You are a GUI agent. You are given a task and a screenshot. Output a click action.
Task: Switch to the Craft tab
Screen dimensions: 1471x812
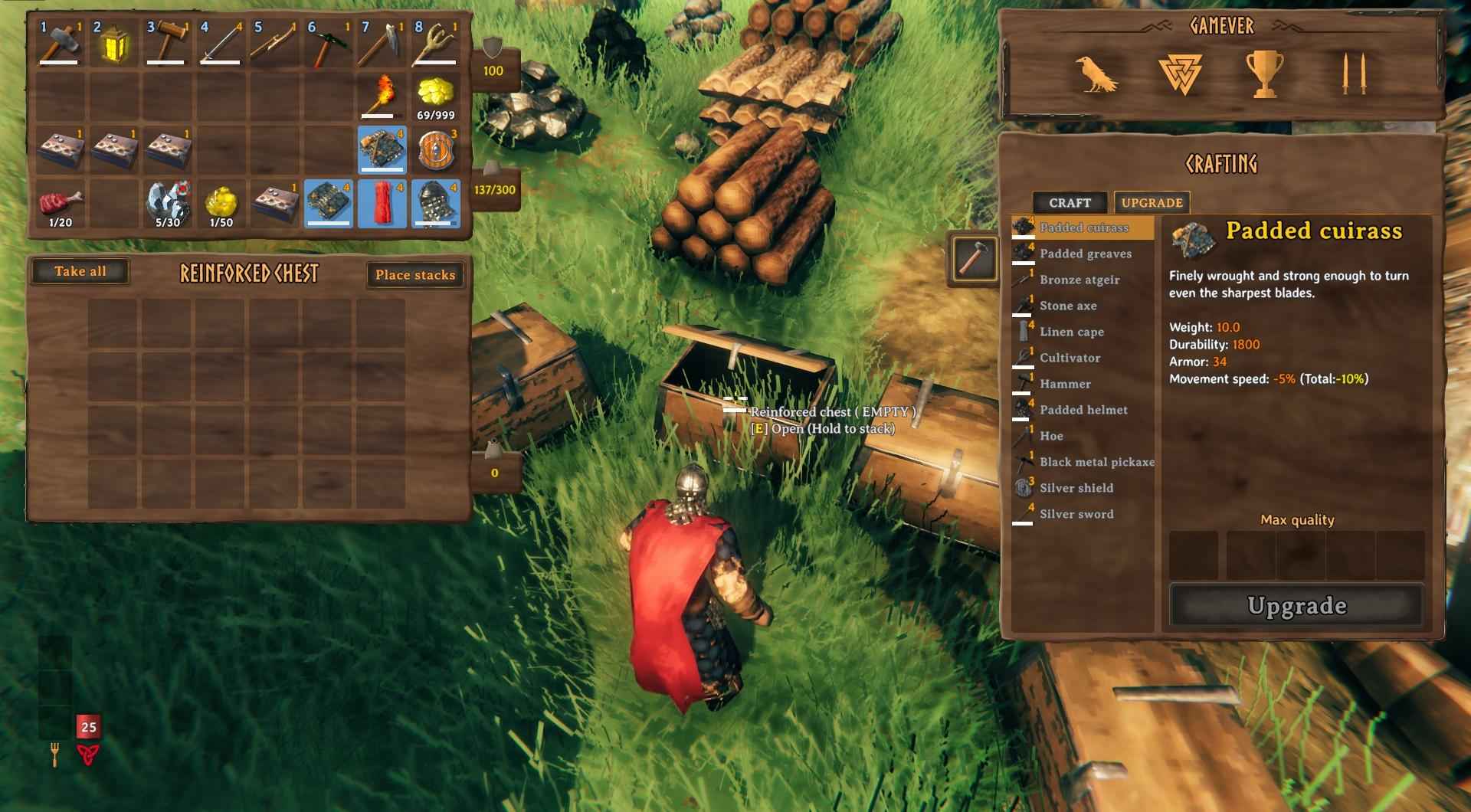[1070, 203]
